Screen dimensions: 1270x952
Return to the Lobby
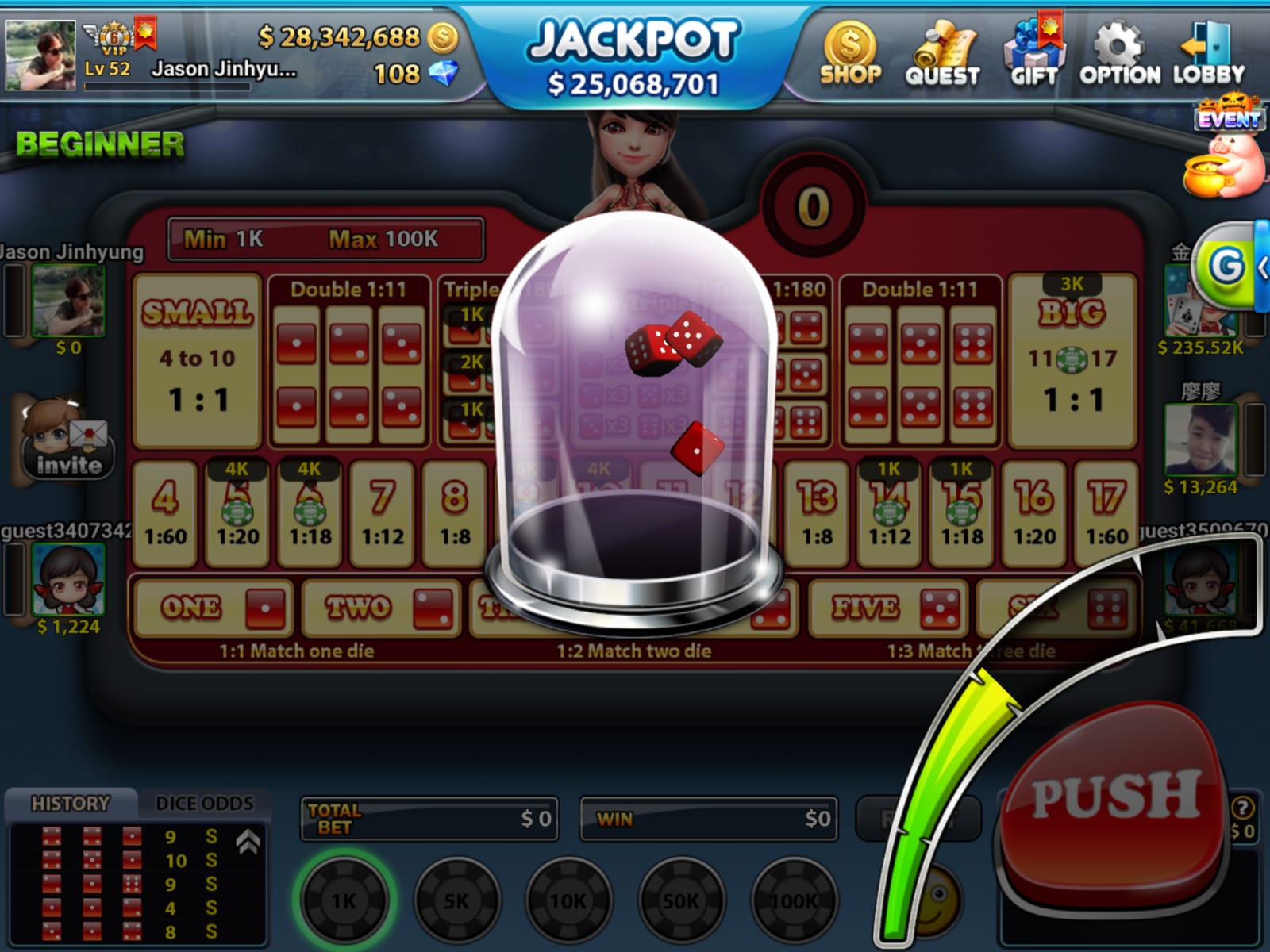[1209, 54]
